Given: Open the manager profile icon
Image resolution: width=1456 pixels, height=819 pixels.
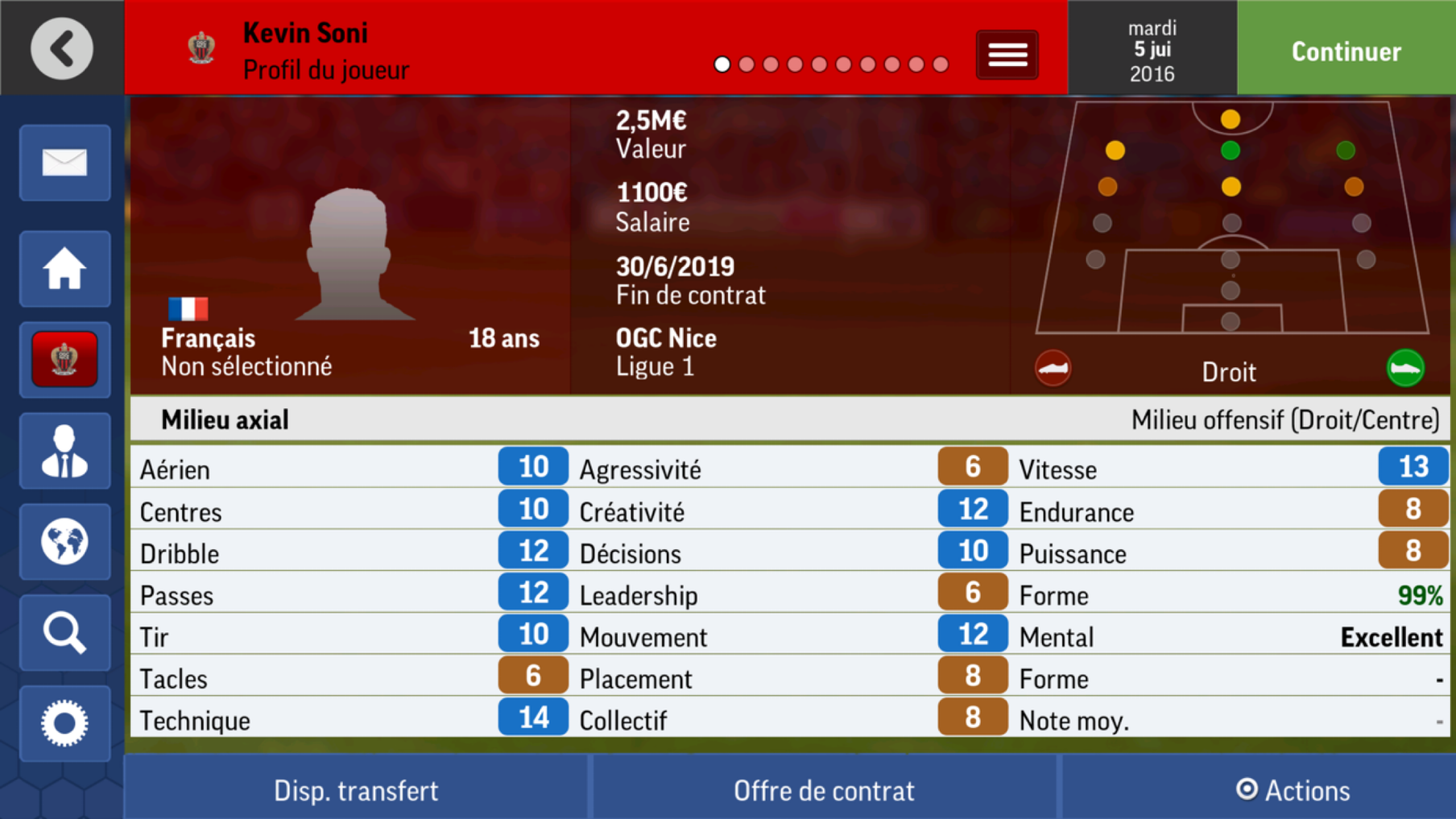Looking at the screenshot, I should pos(65,452).
